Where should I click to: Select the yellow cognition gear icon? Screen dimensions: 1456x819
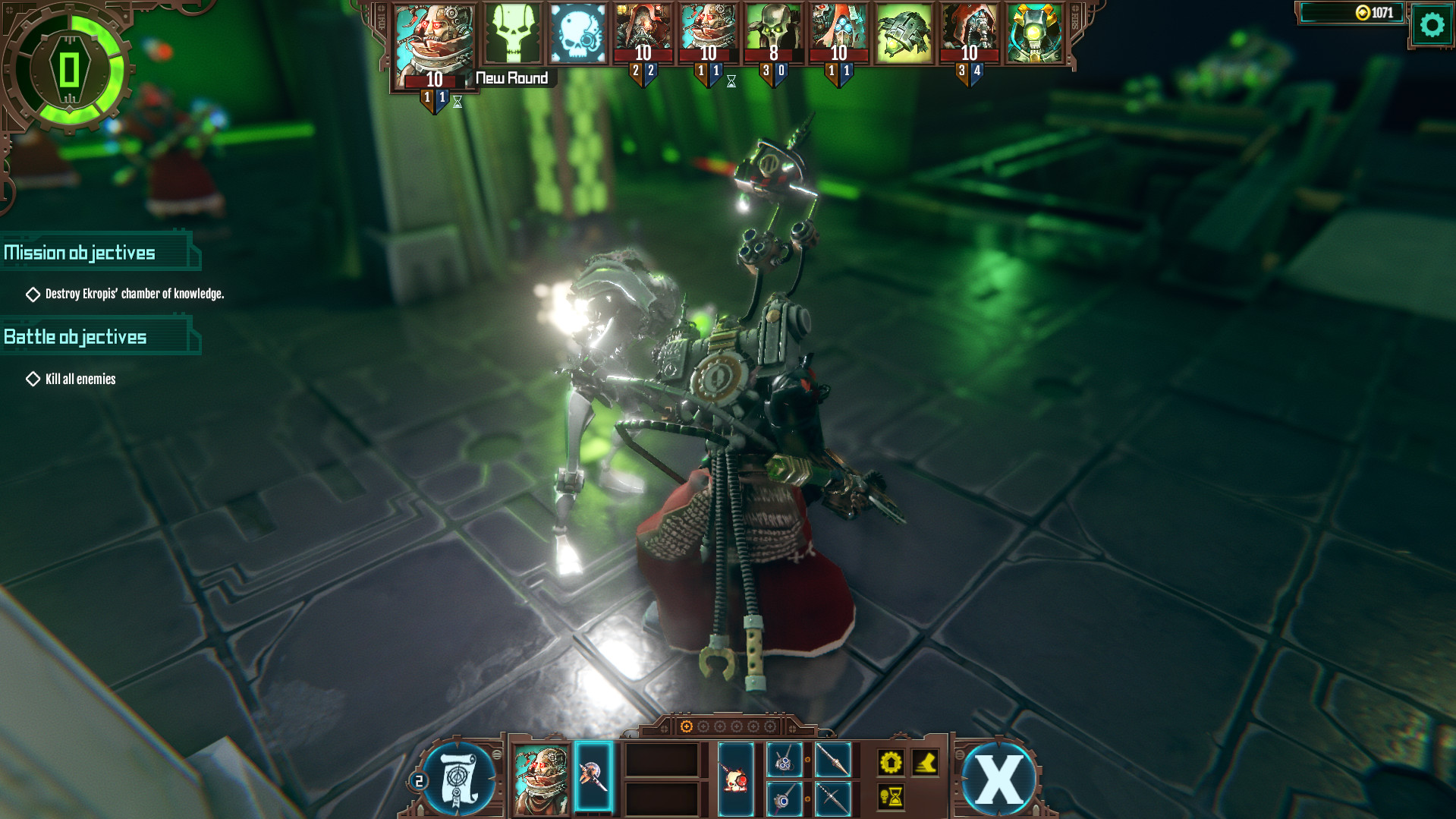[891, 763]
